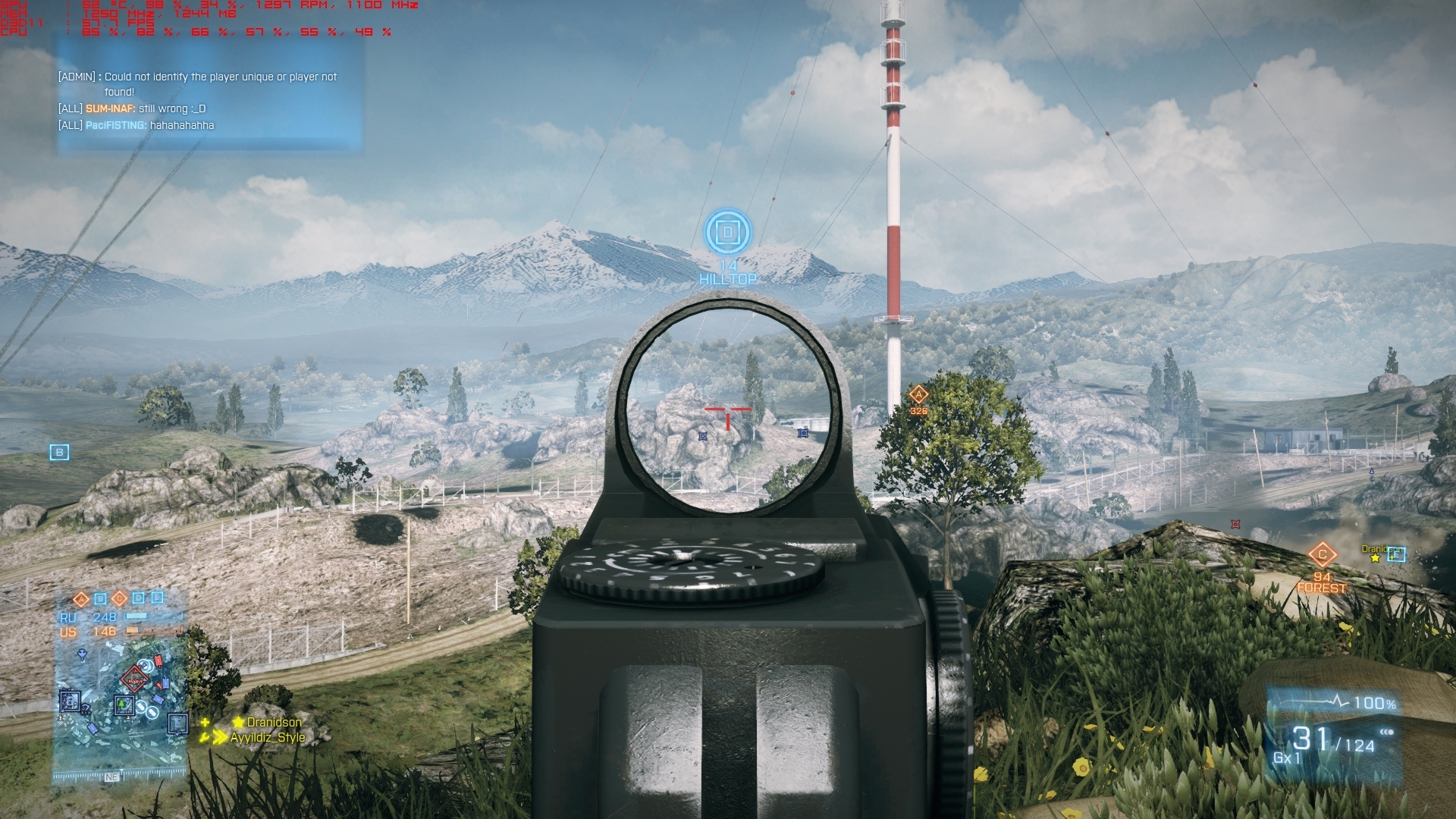Select squad member Ayyildiz_Style in squad list
The width and height of the screenshot is (1456, 819).
268,737
